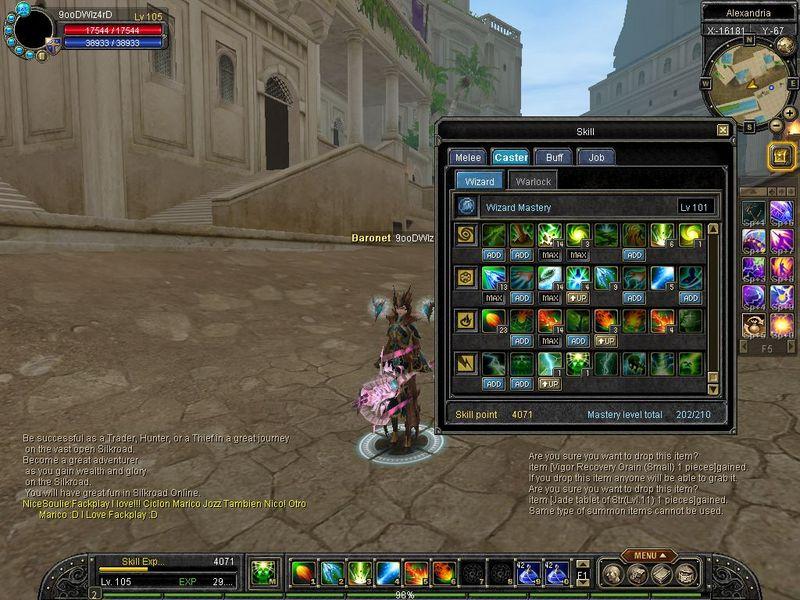Click the gold-framed square button below minimap
This screenshot has width=800, height=600.
[x=781, y=155]
